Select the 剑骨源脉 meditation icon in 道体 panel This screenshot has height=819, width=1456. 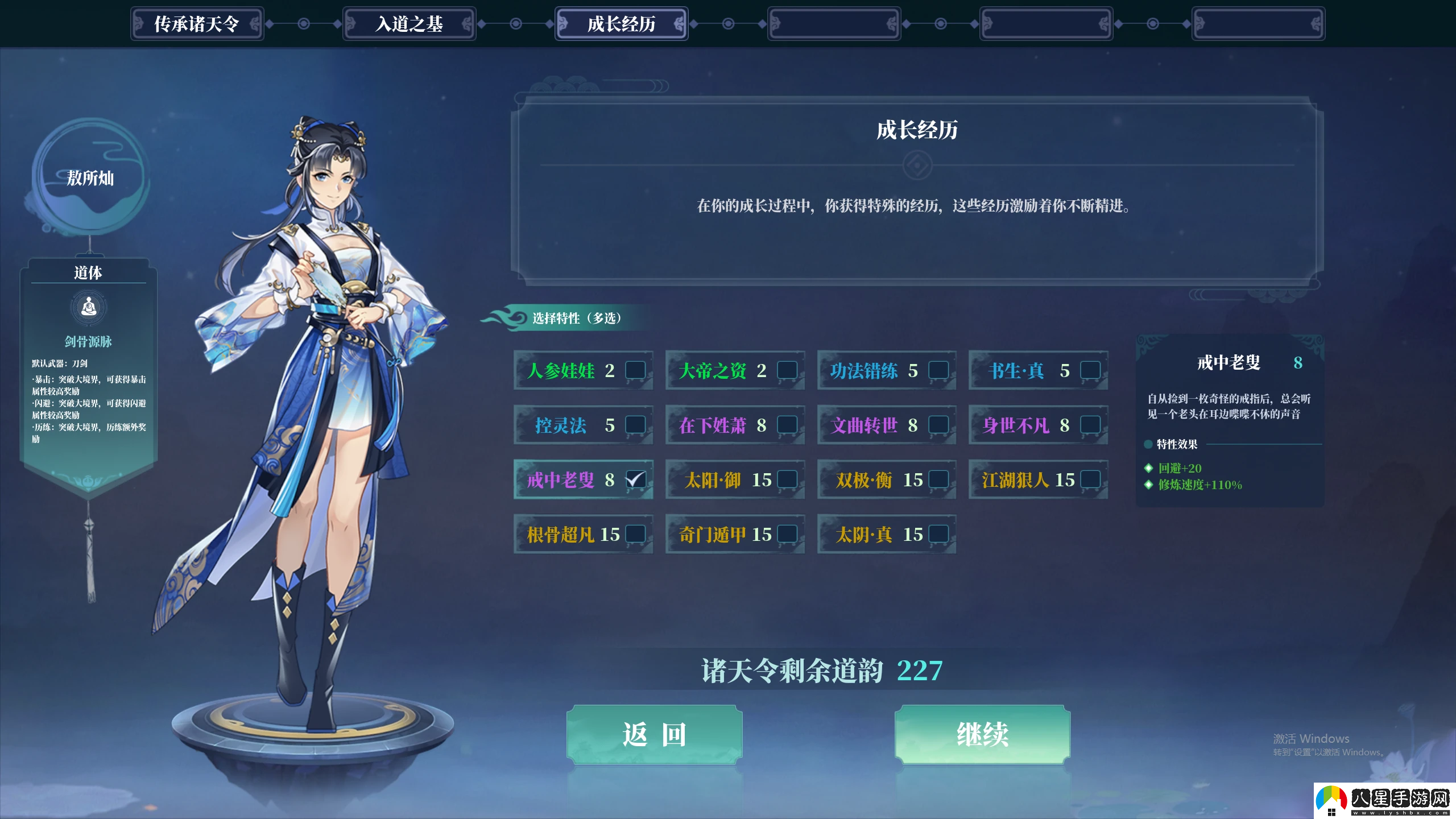tap(88, 307)
